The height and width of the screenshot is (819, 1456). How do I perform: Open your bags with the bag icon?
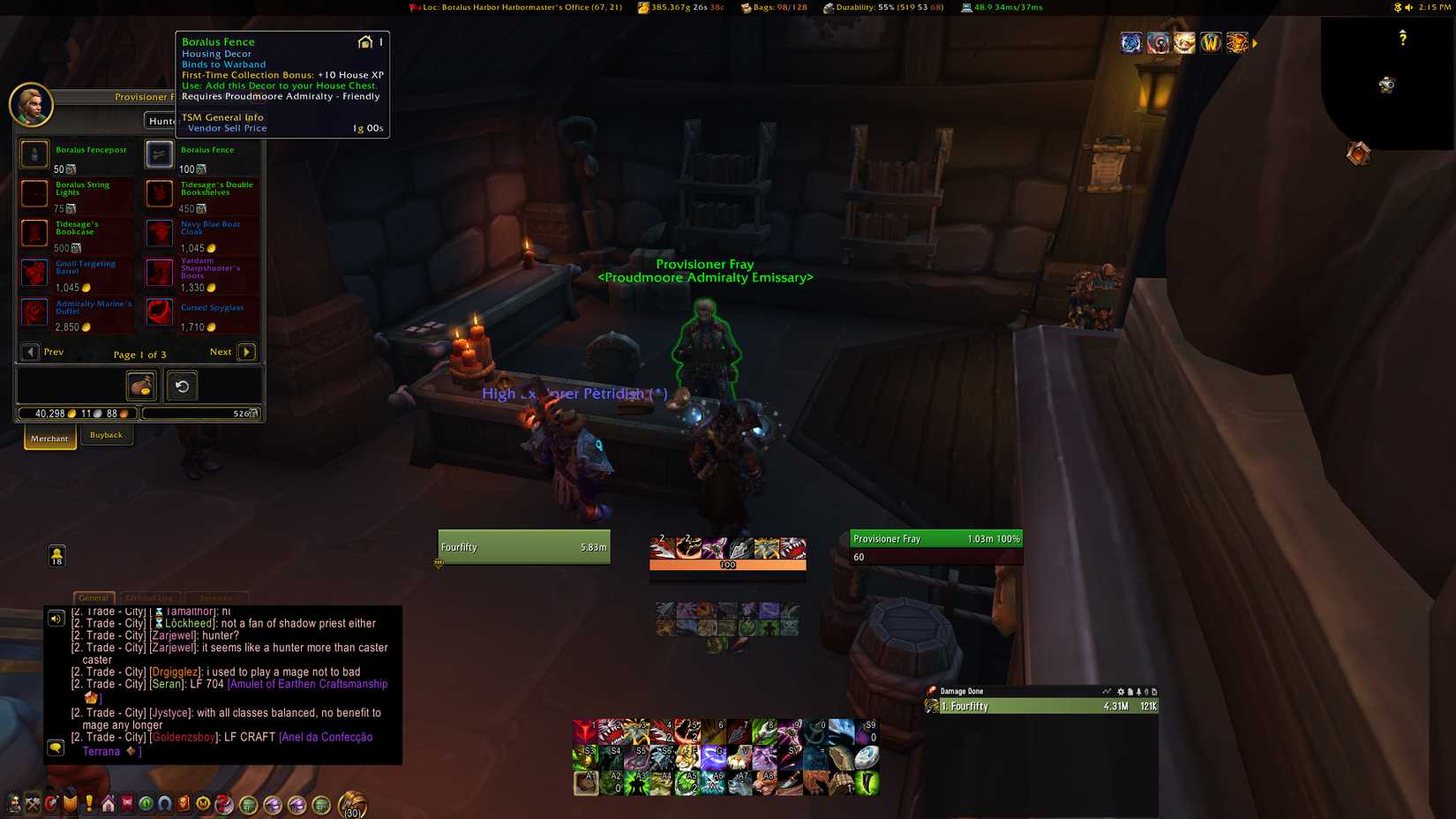click(x=349, y=803)
